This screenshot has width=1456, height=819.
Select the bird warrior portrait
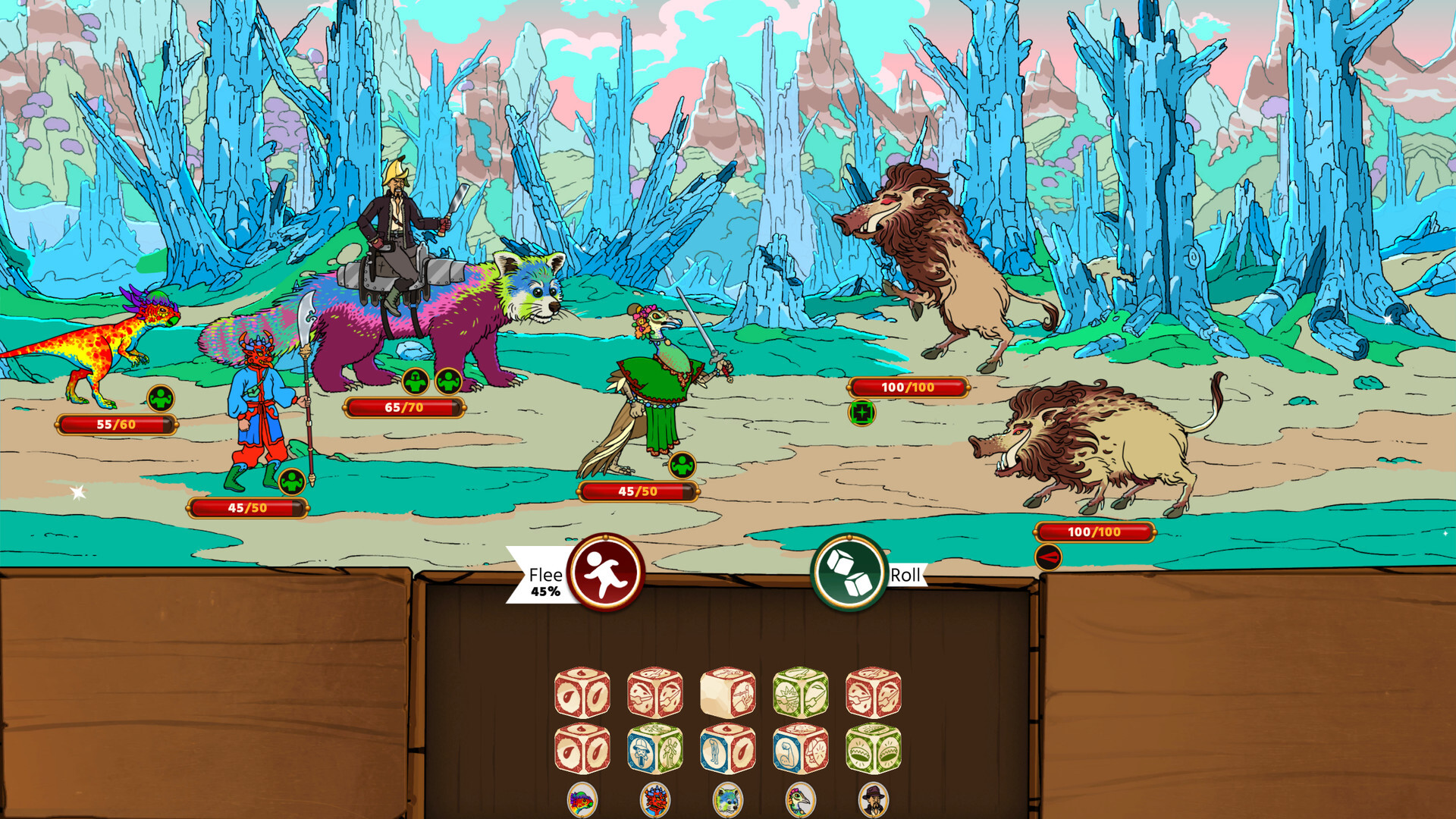click(801, 800)
